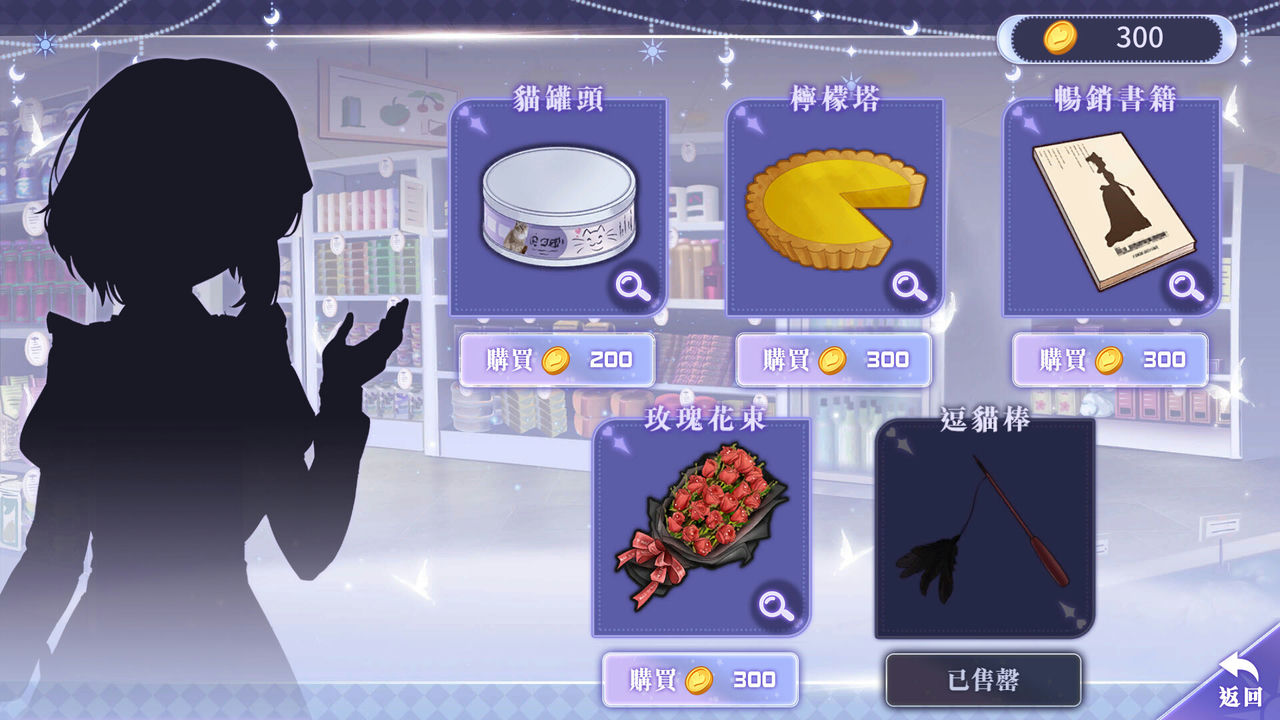The width and height of the screenshot is (1280, 720).
Task: Purchase the bestselling book for 300 coins
Action: coord(1110,358)
